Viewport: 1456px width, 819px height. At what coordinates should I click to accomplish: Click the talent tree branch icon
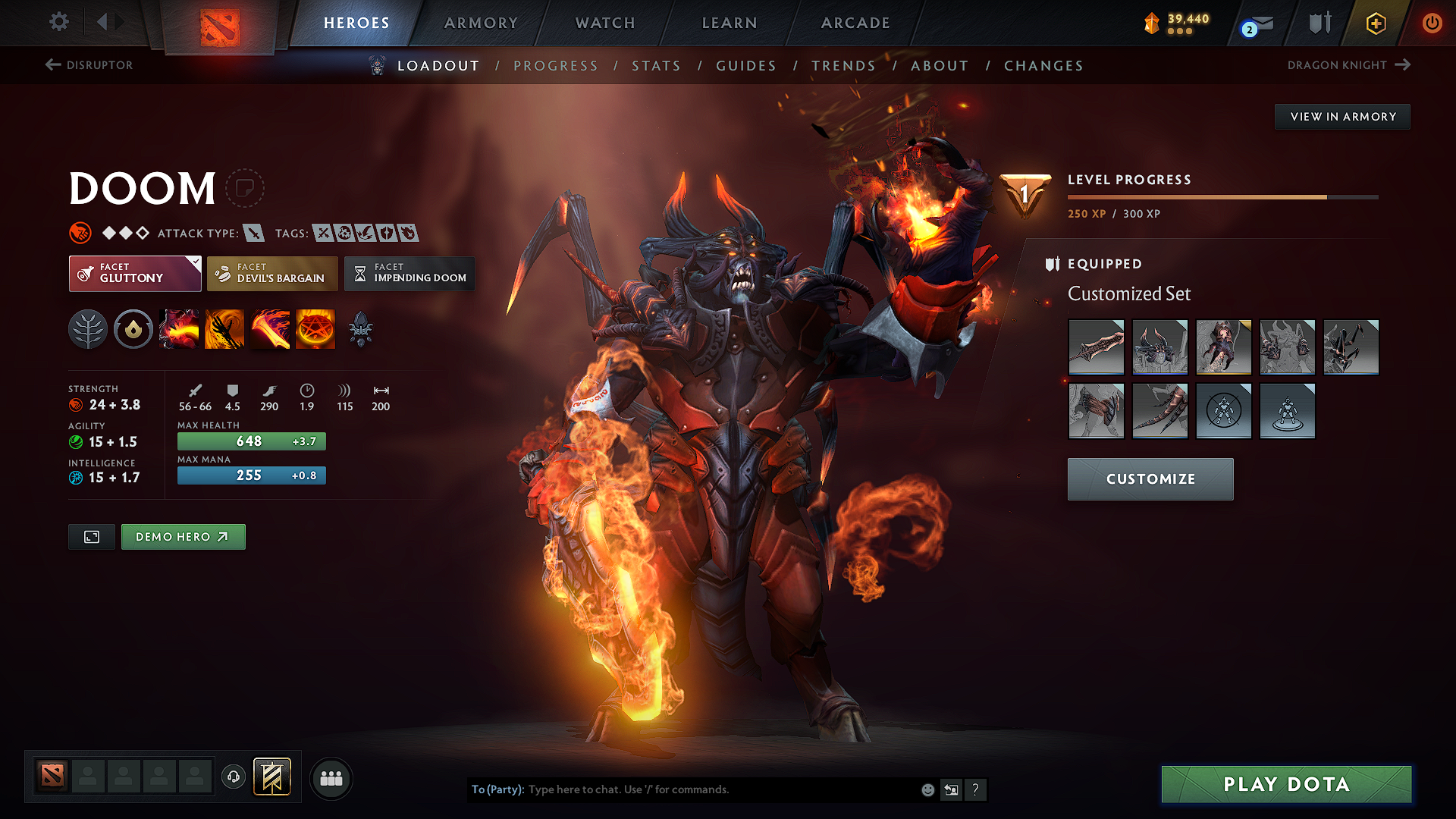pos(88,328)
